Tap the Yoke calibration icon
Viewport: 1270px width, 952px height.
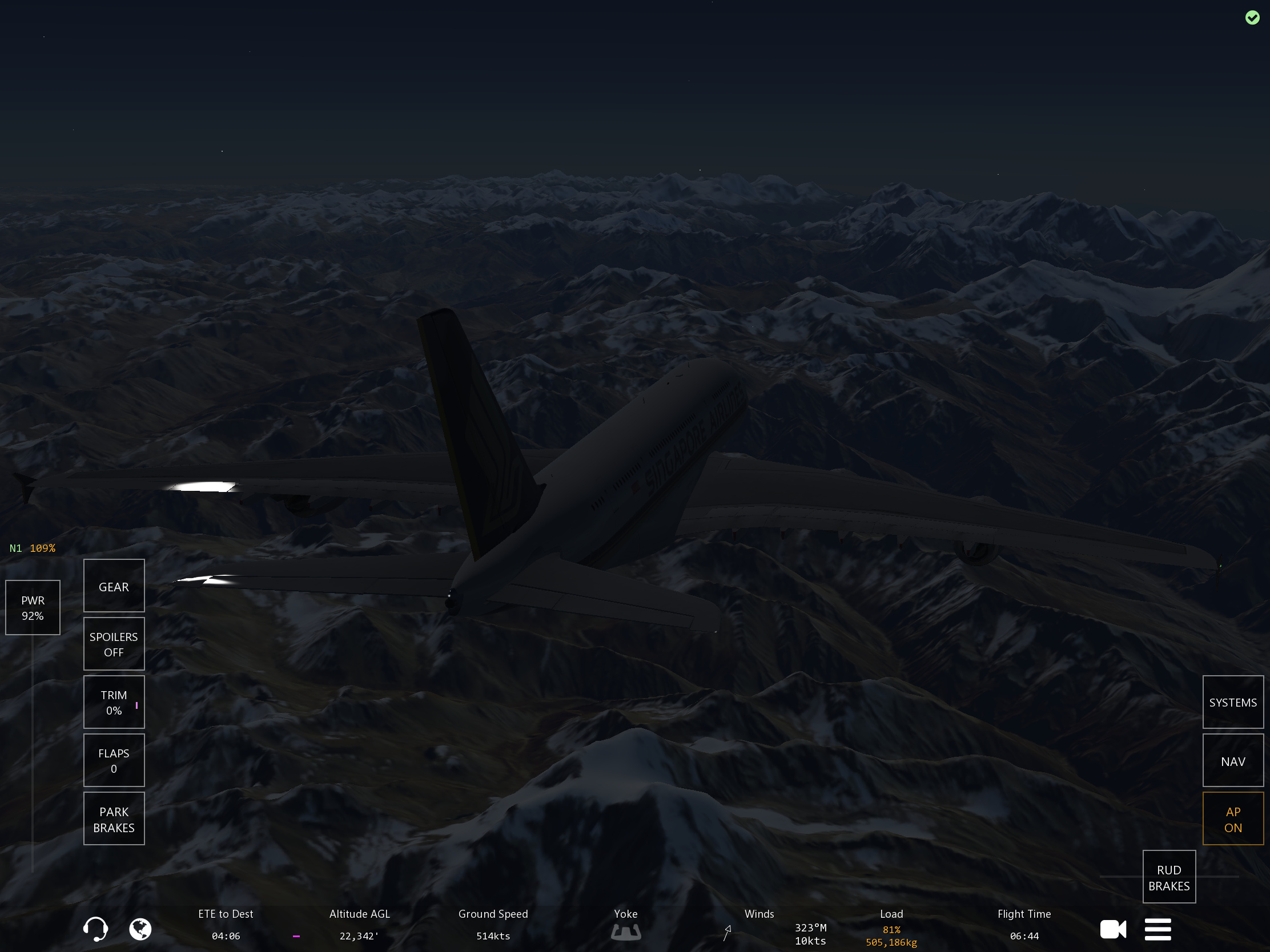(x=625, y=932)
